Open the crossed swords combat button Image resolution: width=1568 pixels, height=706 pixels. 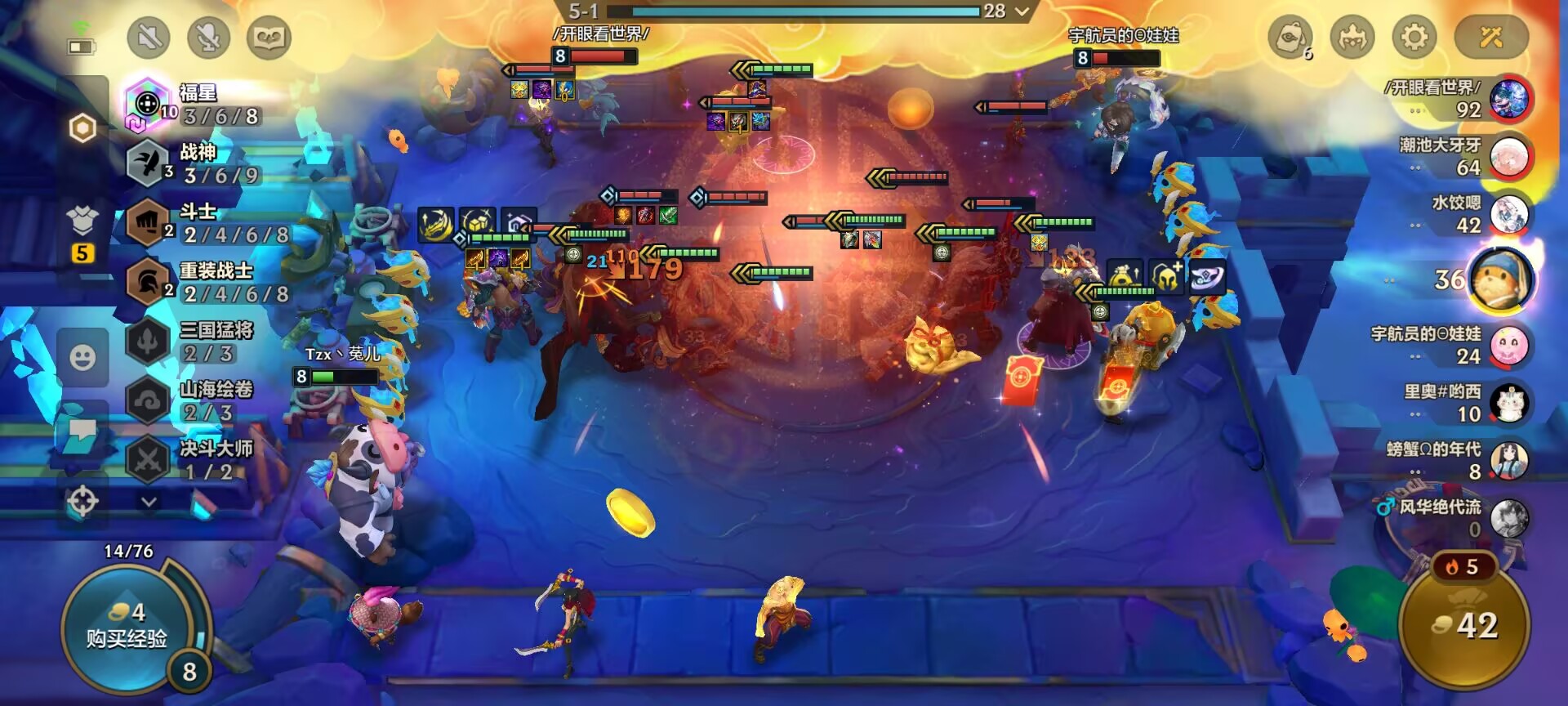point(1491,38)
